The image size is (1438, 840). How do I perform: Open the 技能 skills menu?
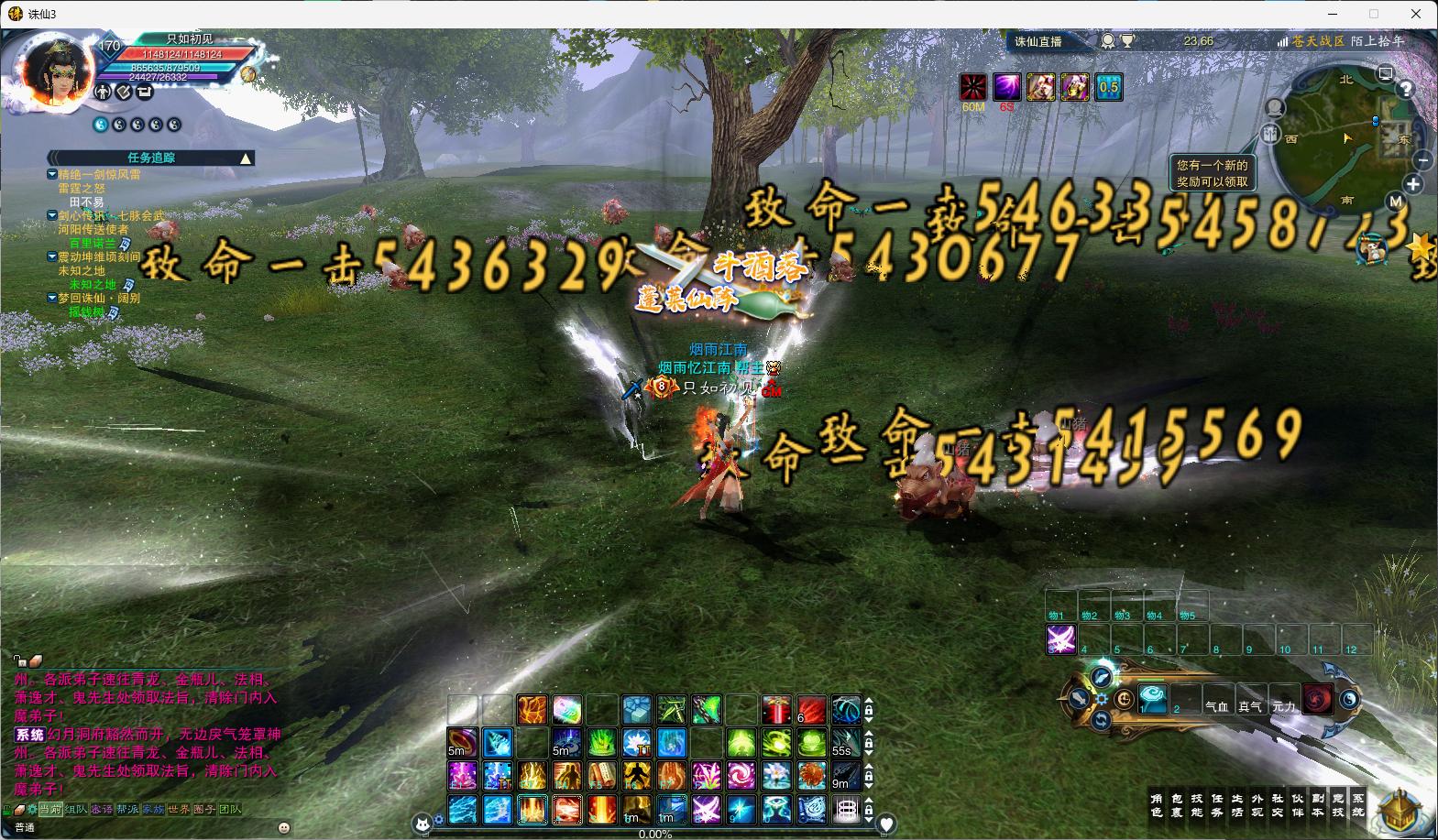pos(1197,805)
